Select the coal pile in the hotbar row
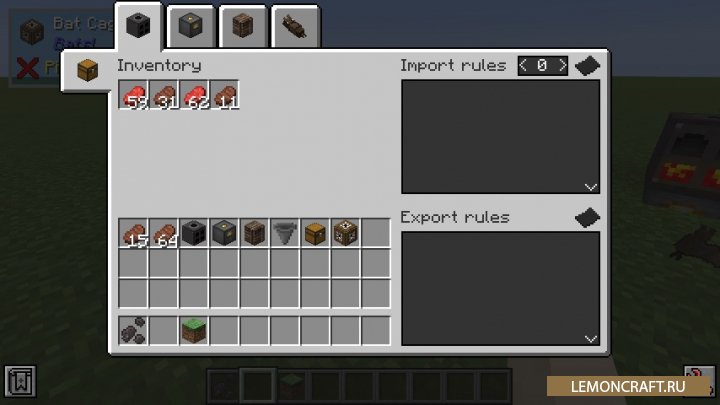720x405 pixels. (x=134, y=329)
